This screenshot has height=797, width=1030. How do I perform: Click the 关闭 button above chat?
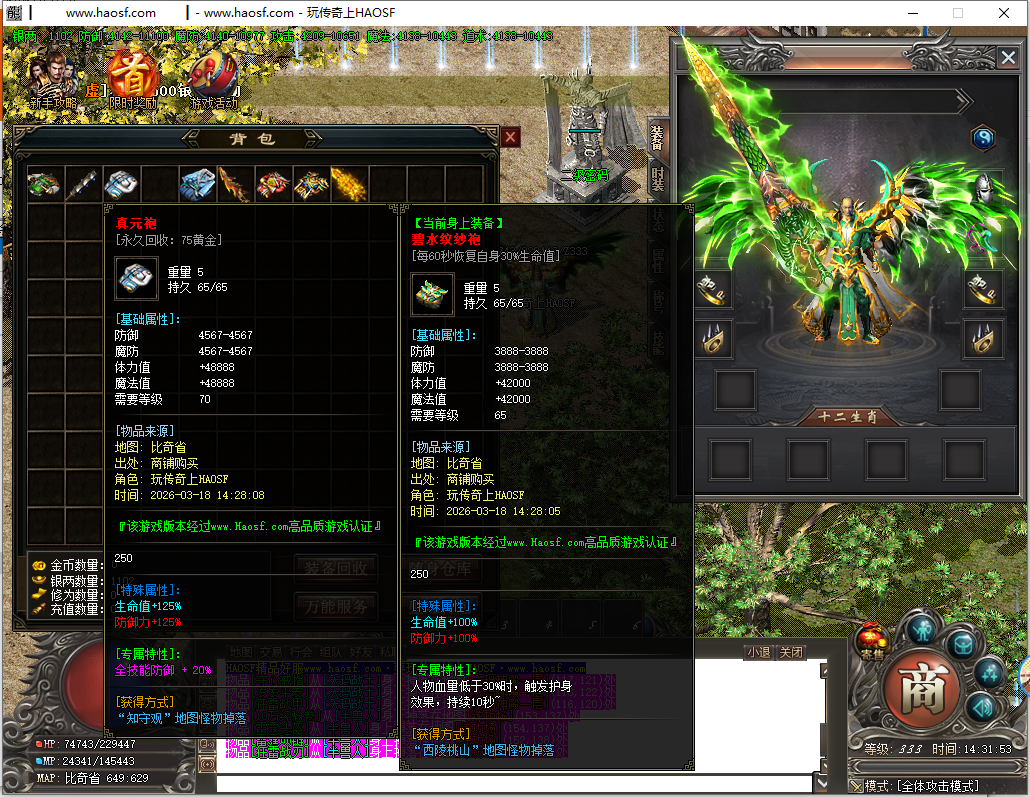pyautogui.click(x=791, y=652)
